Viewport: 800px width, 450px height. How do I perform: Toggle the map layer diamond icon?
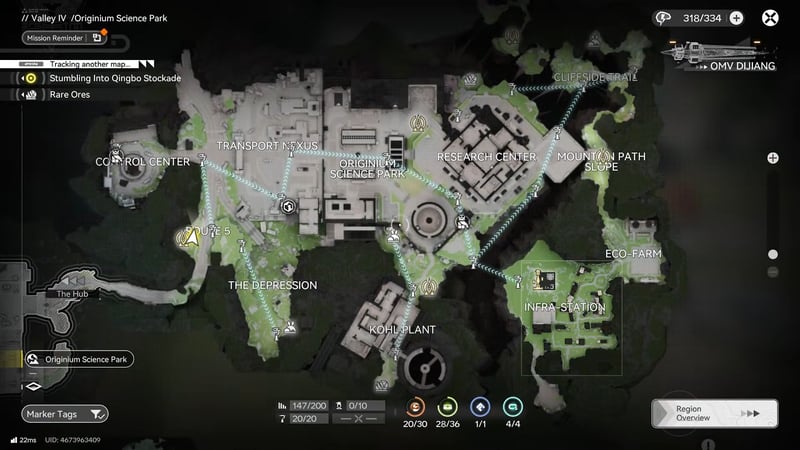(x=33, y=384)
